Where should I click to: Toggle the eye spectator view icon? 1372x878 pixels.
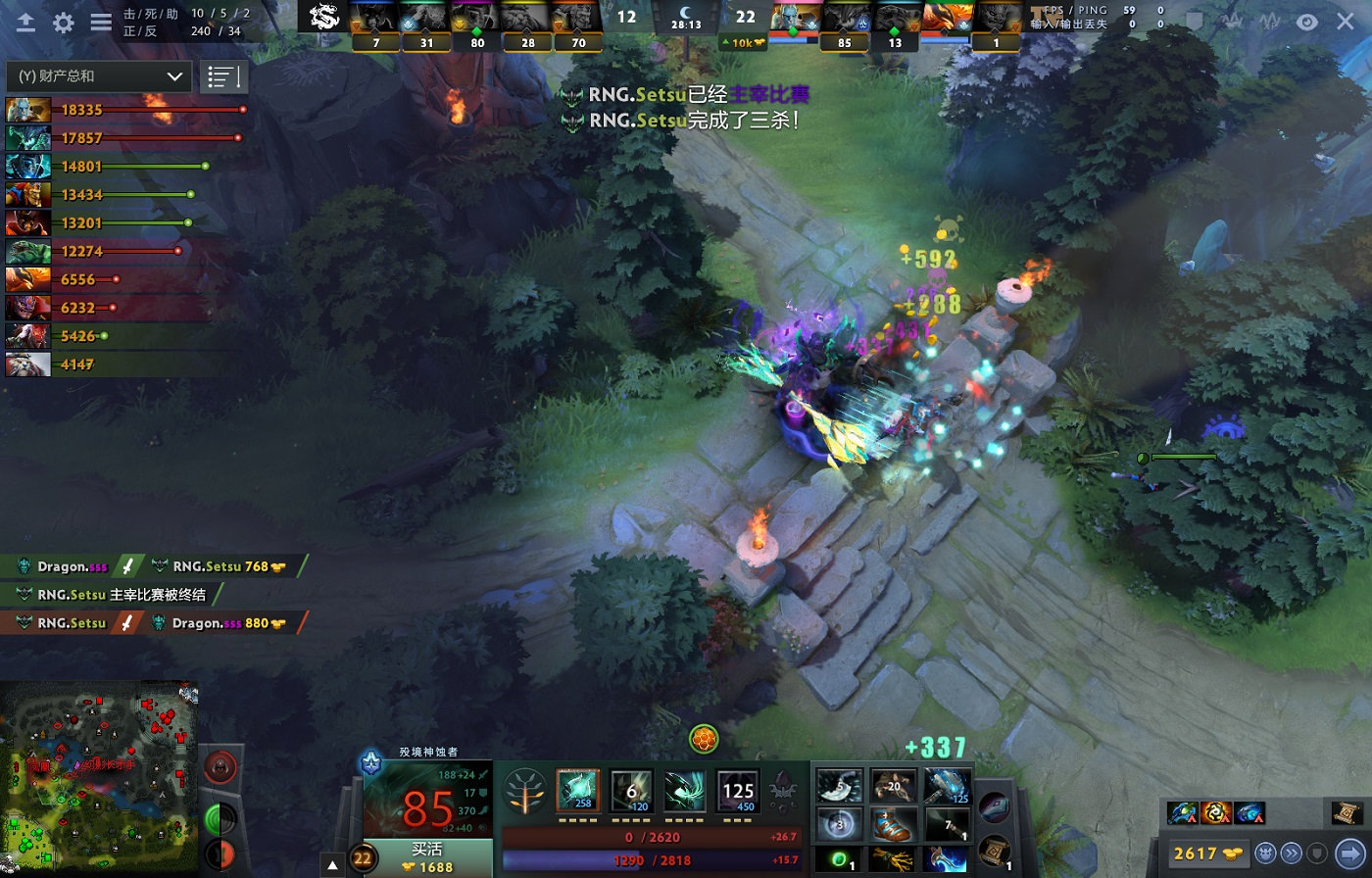coord(1307,22)
